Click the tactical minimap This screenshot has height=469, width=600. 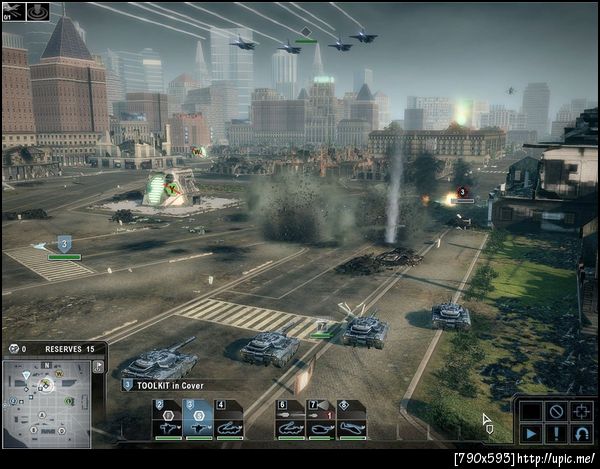point(48,403)
